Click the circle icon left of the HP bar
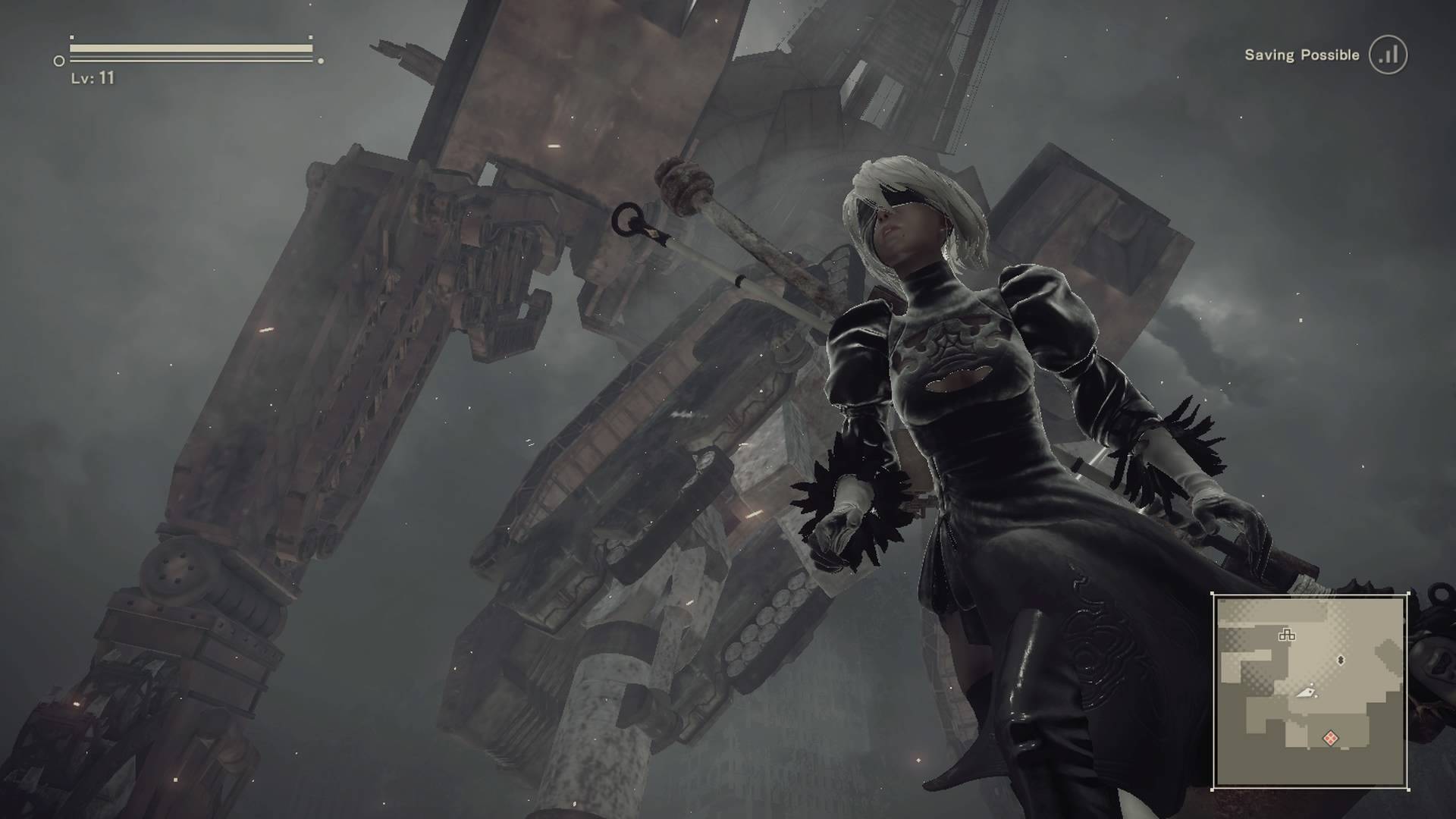 click(x=58, y=60)
